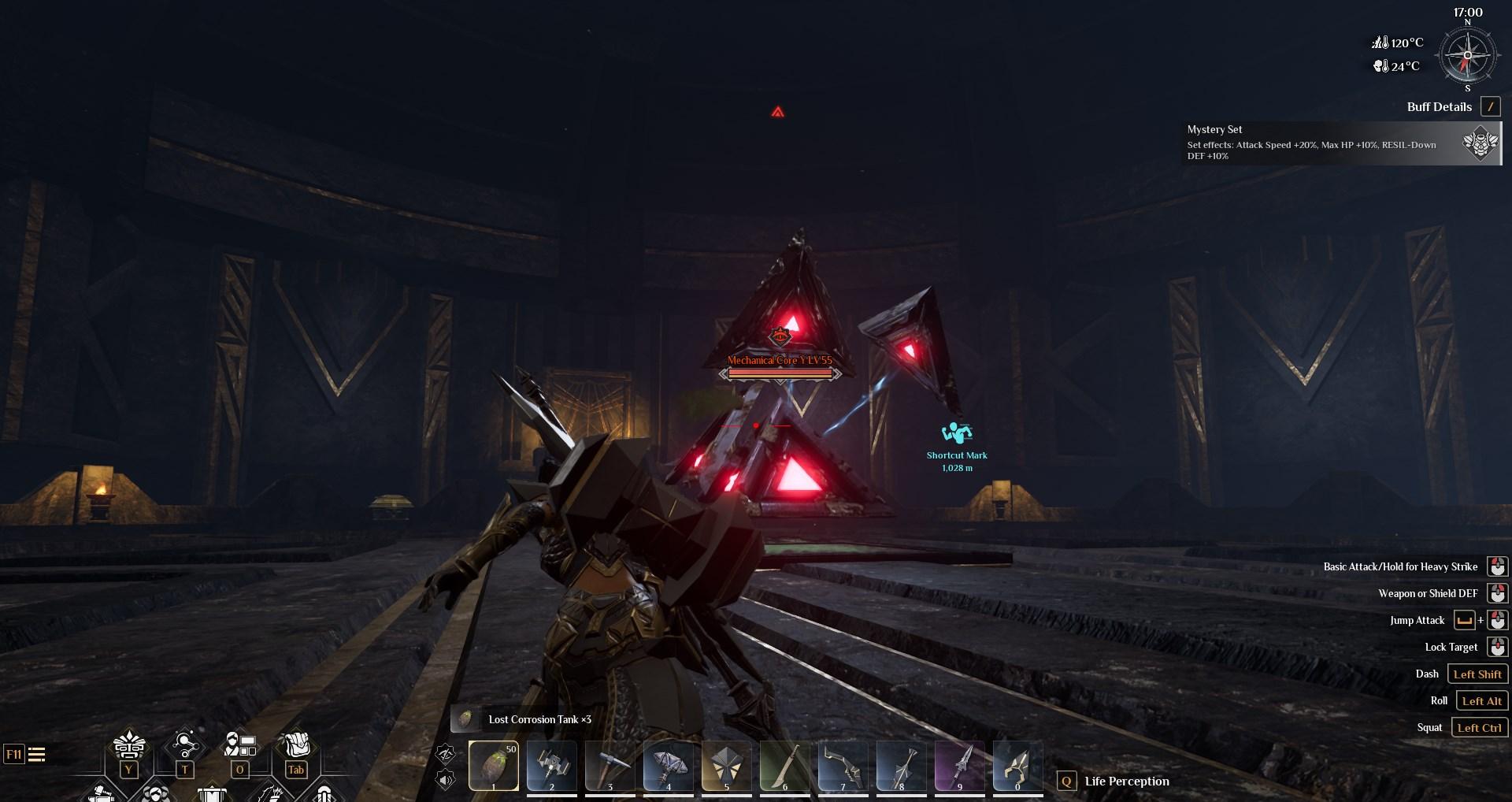Equip the bow in hotbar slot 7
Viewport: 1512px width, 802px height.
(x=843, y=765)
